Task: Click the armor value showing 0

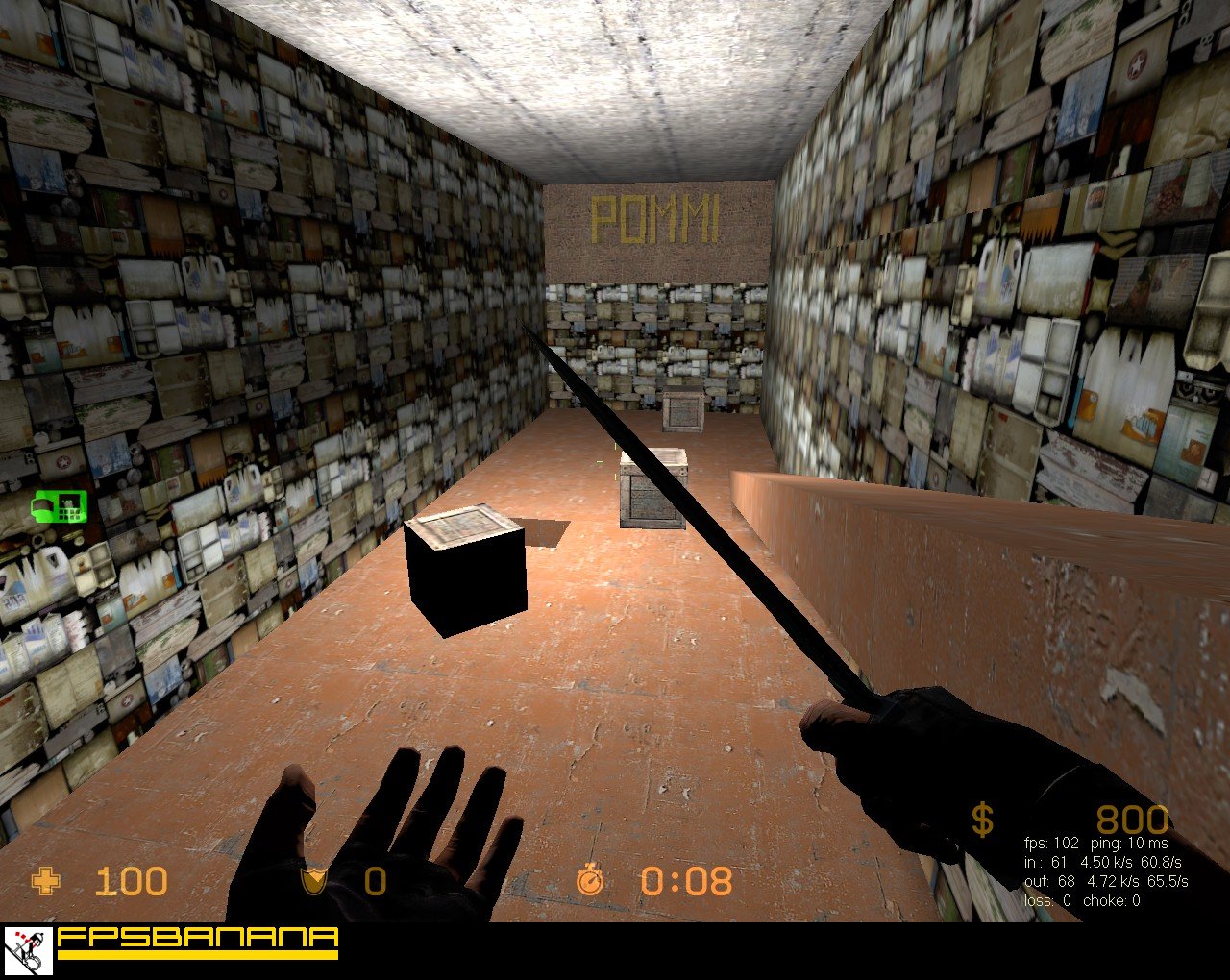Action: point(375,880)
